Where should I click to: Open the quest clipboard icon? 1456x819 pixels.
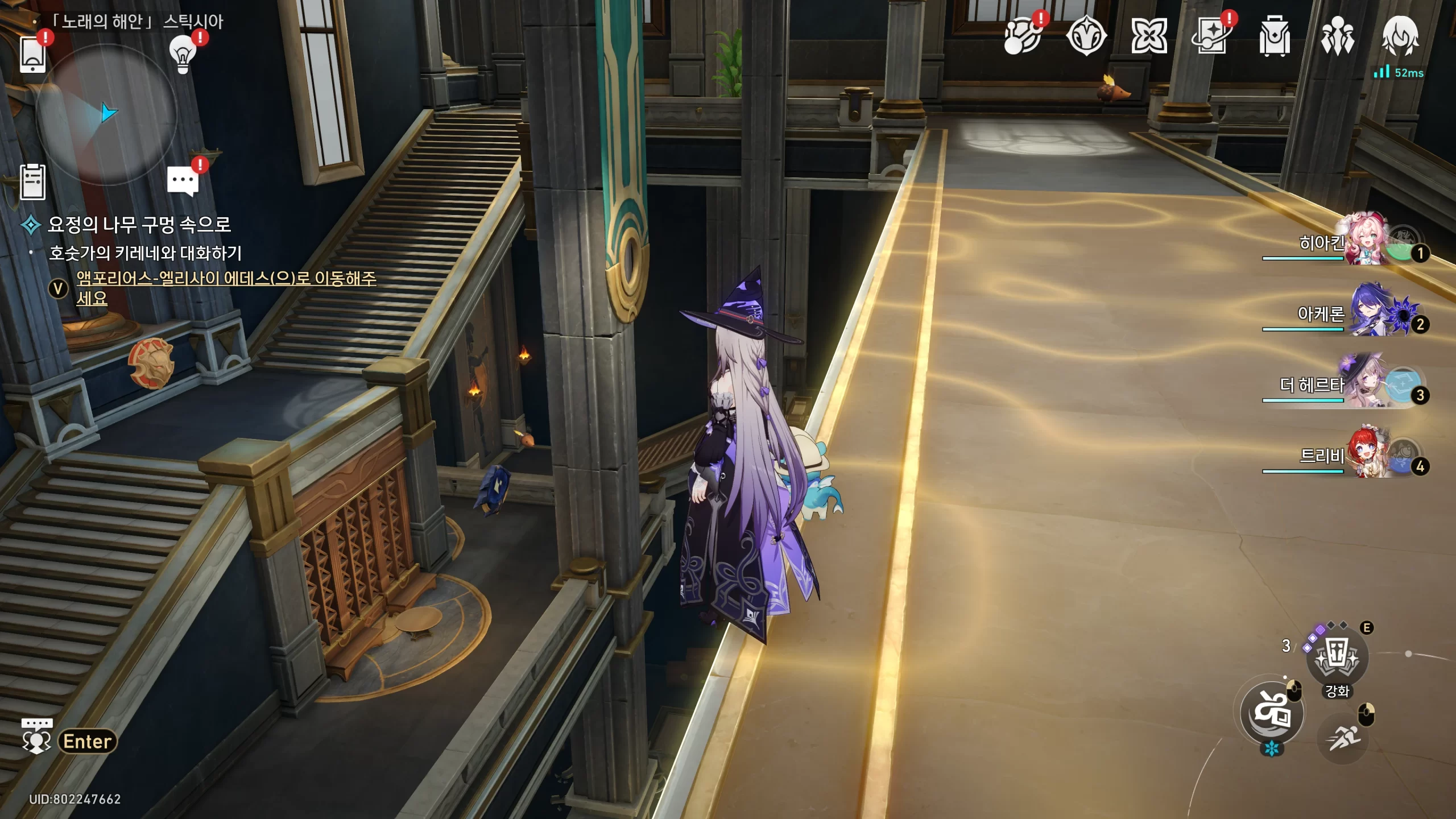pyautogui.click(x=33, y=182)
